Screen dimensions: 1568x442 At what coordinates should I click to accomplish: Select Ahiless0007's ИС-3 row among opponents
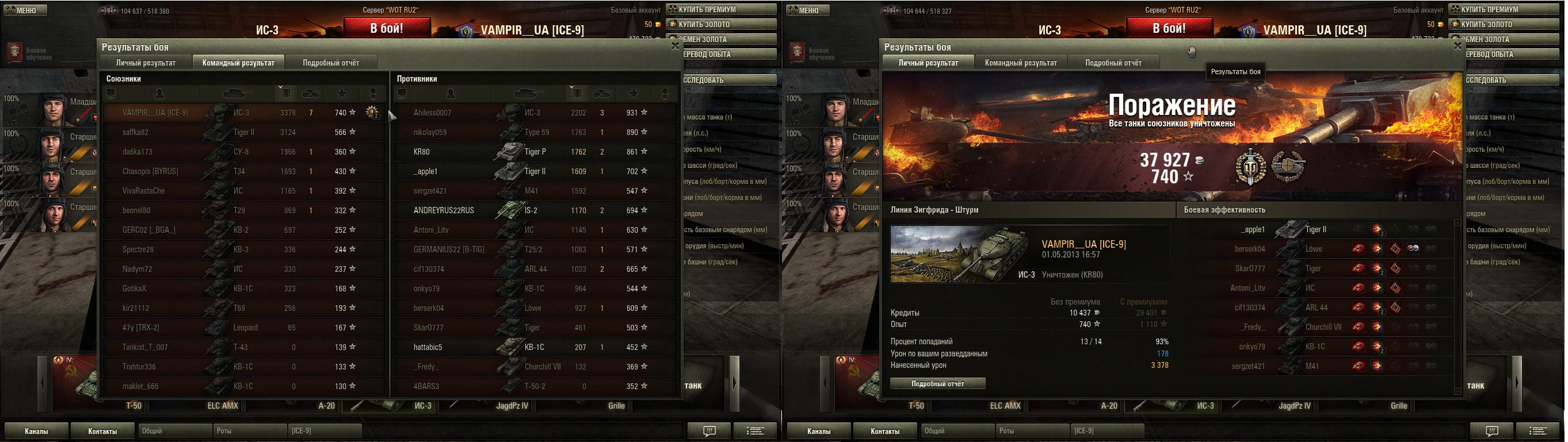pyautogui.click(x=535, y=113)
